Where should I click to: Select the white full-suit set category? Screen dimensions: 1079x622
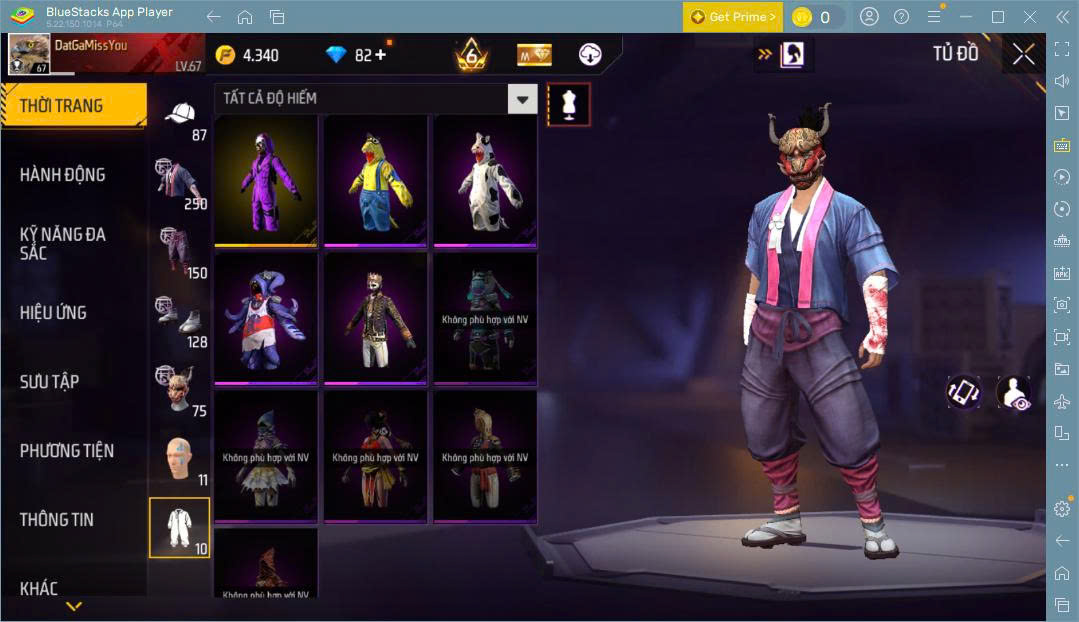pos(180,527)
